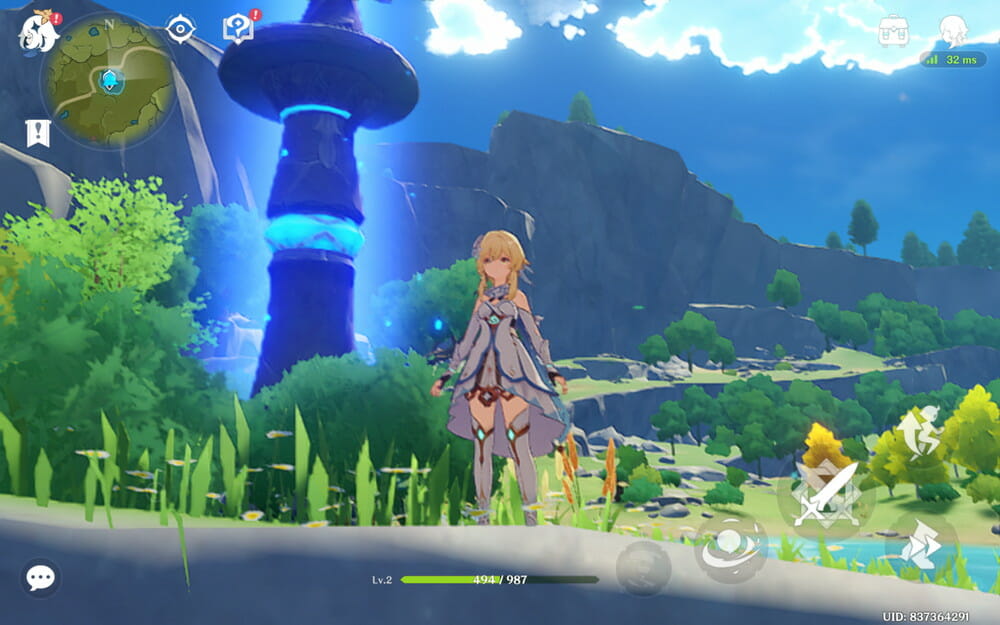
Task: Tap the dimmed elemental burst button
Action: [643, 566]
